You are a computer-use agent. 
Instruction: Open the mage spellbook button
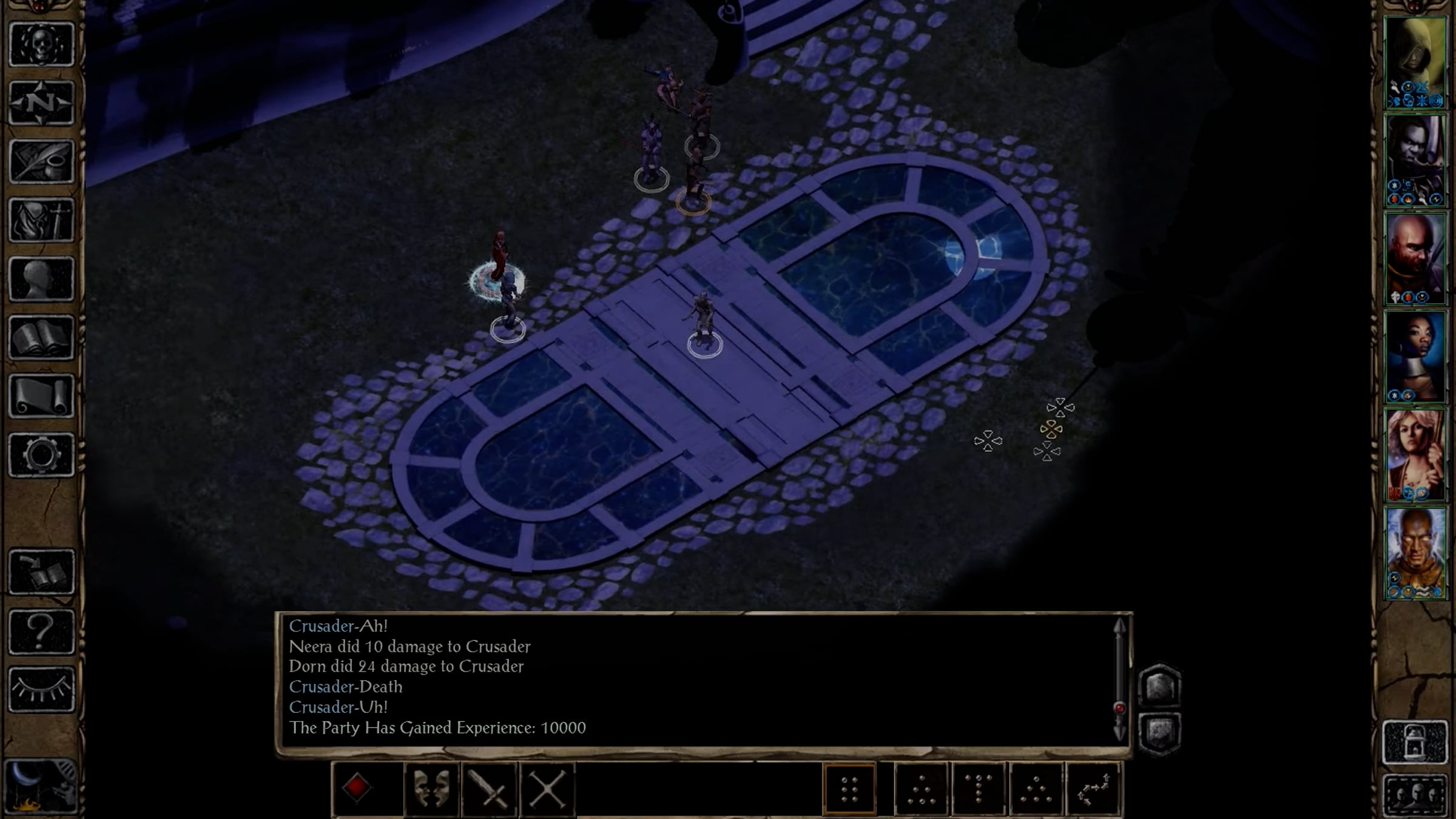point(41,337)
